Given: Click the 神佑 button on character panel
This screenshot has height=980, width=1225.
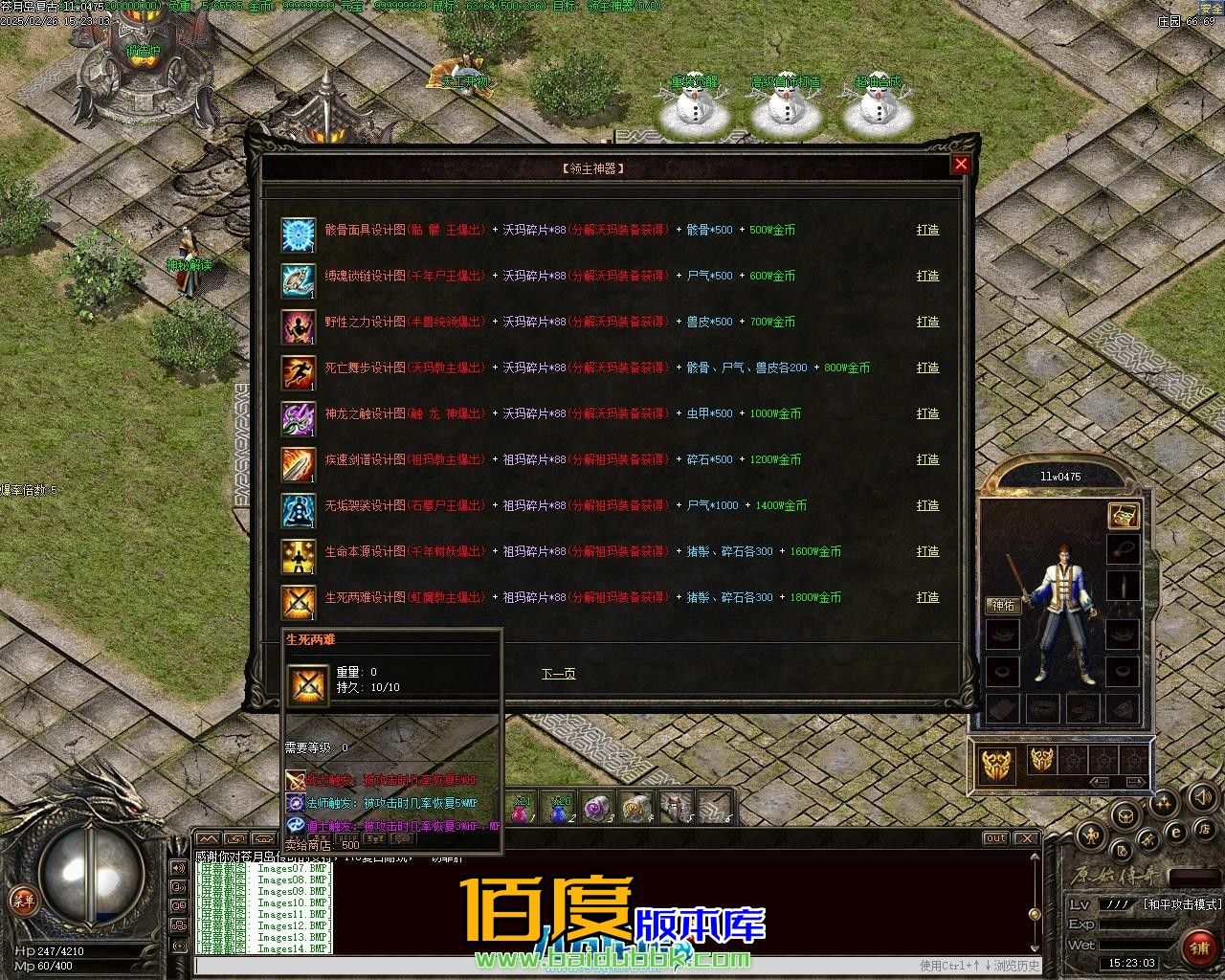Looking at the screenshot, I should tap(1003, 606).
